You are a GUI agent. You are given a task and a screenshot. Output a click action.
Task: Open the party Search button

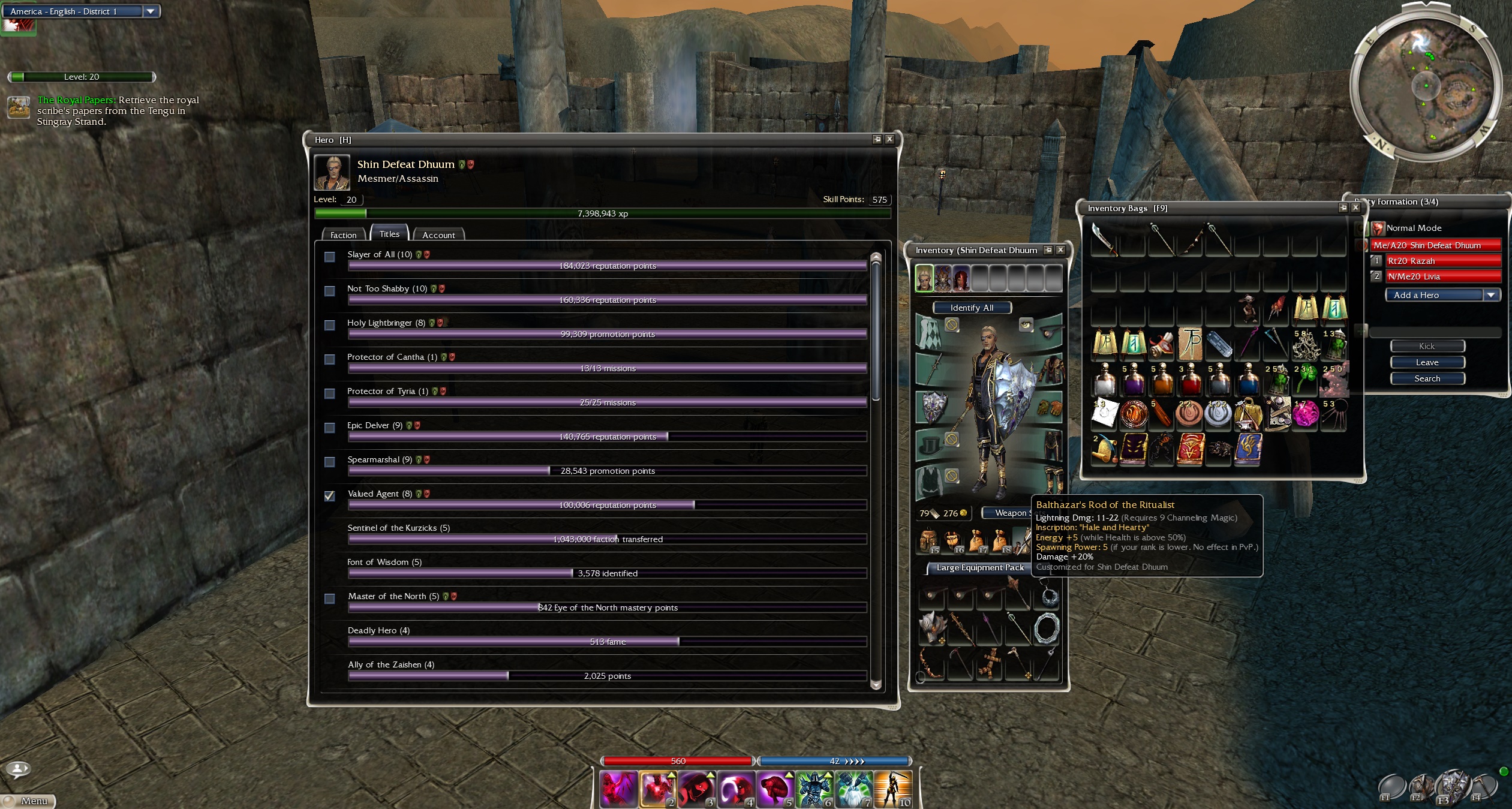click(1427, 378)
